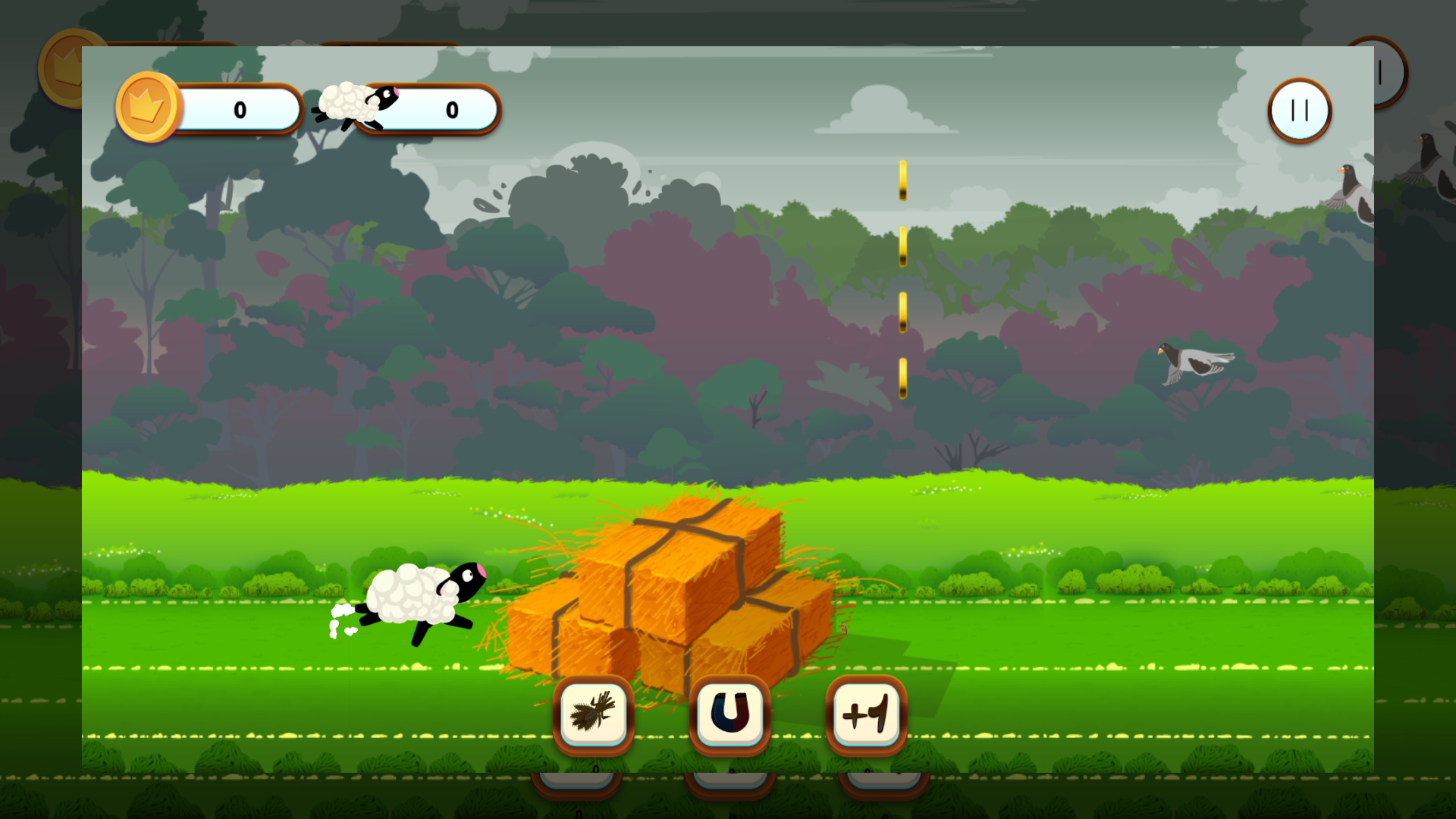Select the sheep score counter field
Screen dimensions: 1456x819
click(x=452, y=108)
